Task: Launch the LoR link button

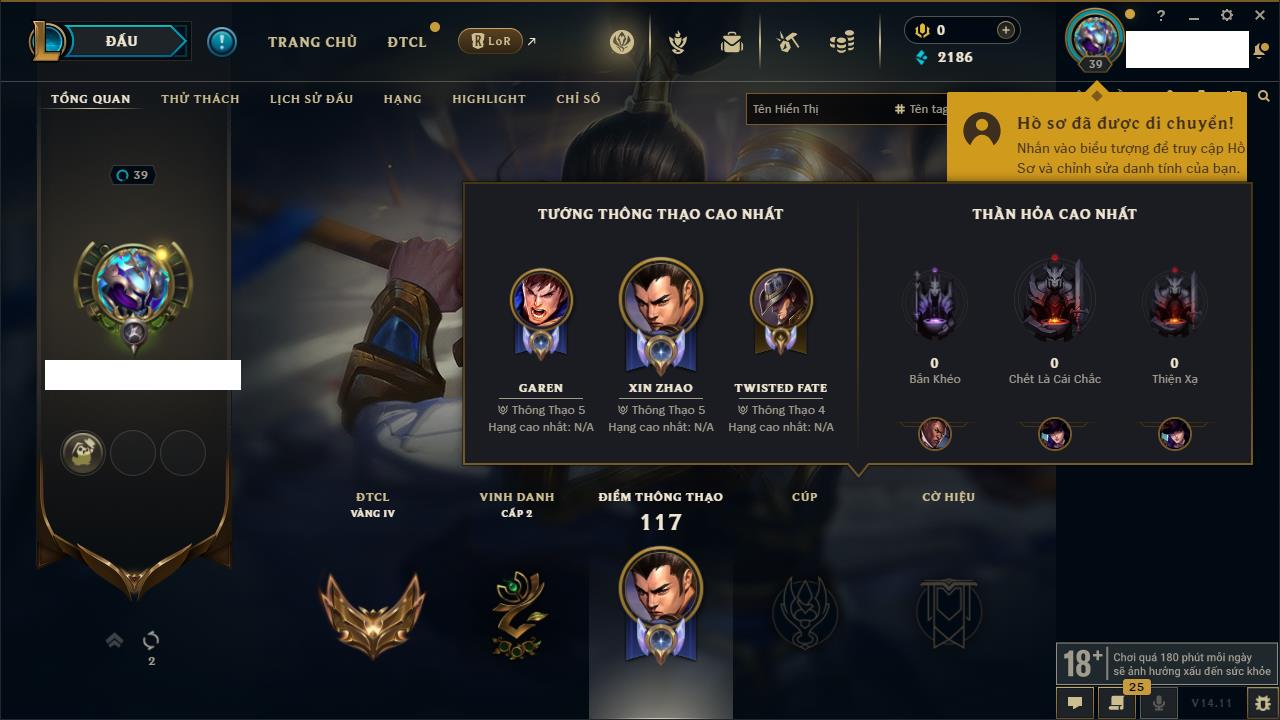Action: [x=490, y=41]
